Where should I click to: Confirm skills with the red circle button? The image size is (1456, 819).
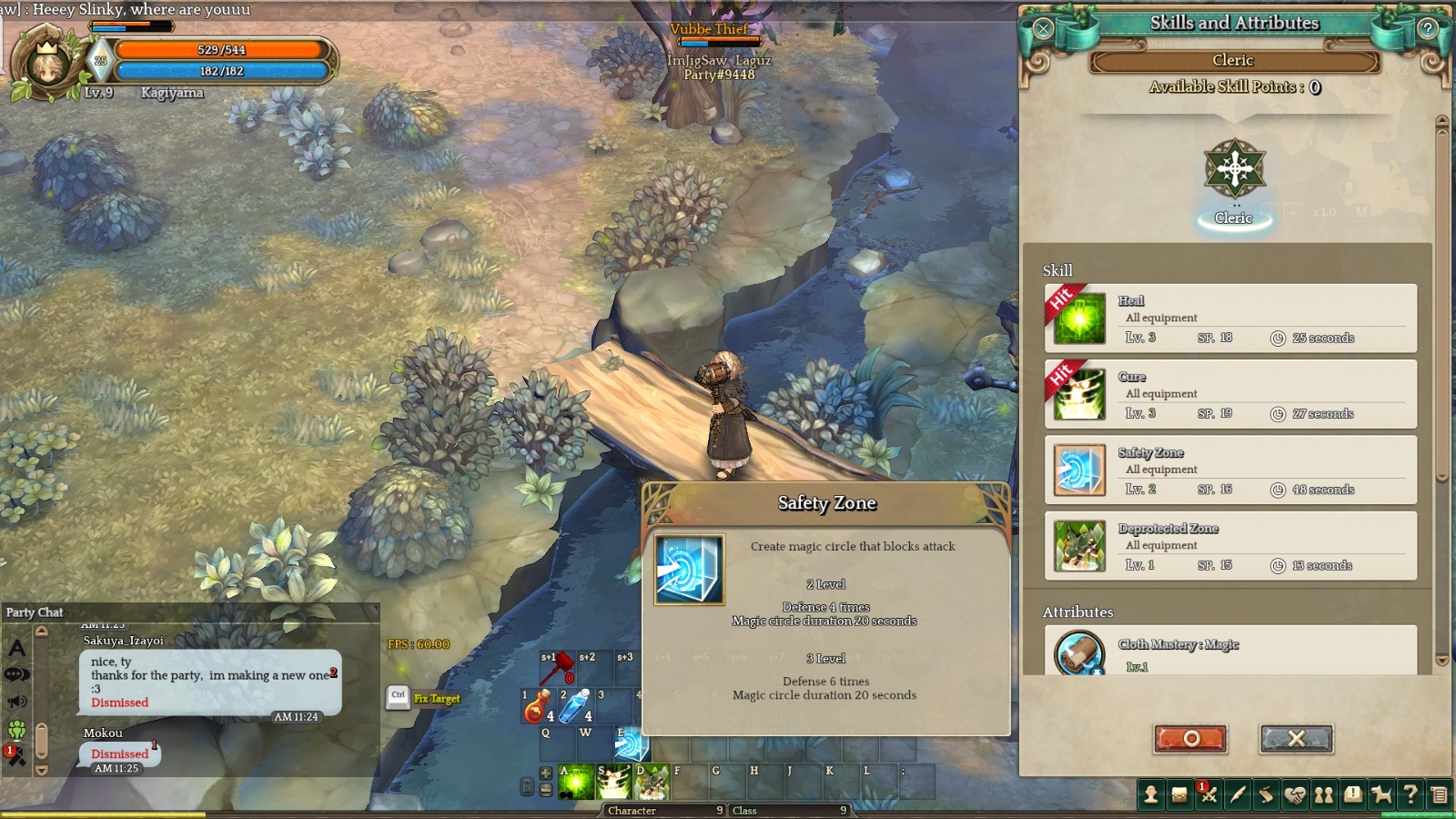tap(1190, 739)
